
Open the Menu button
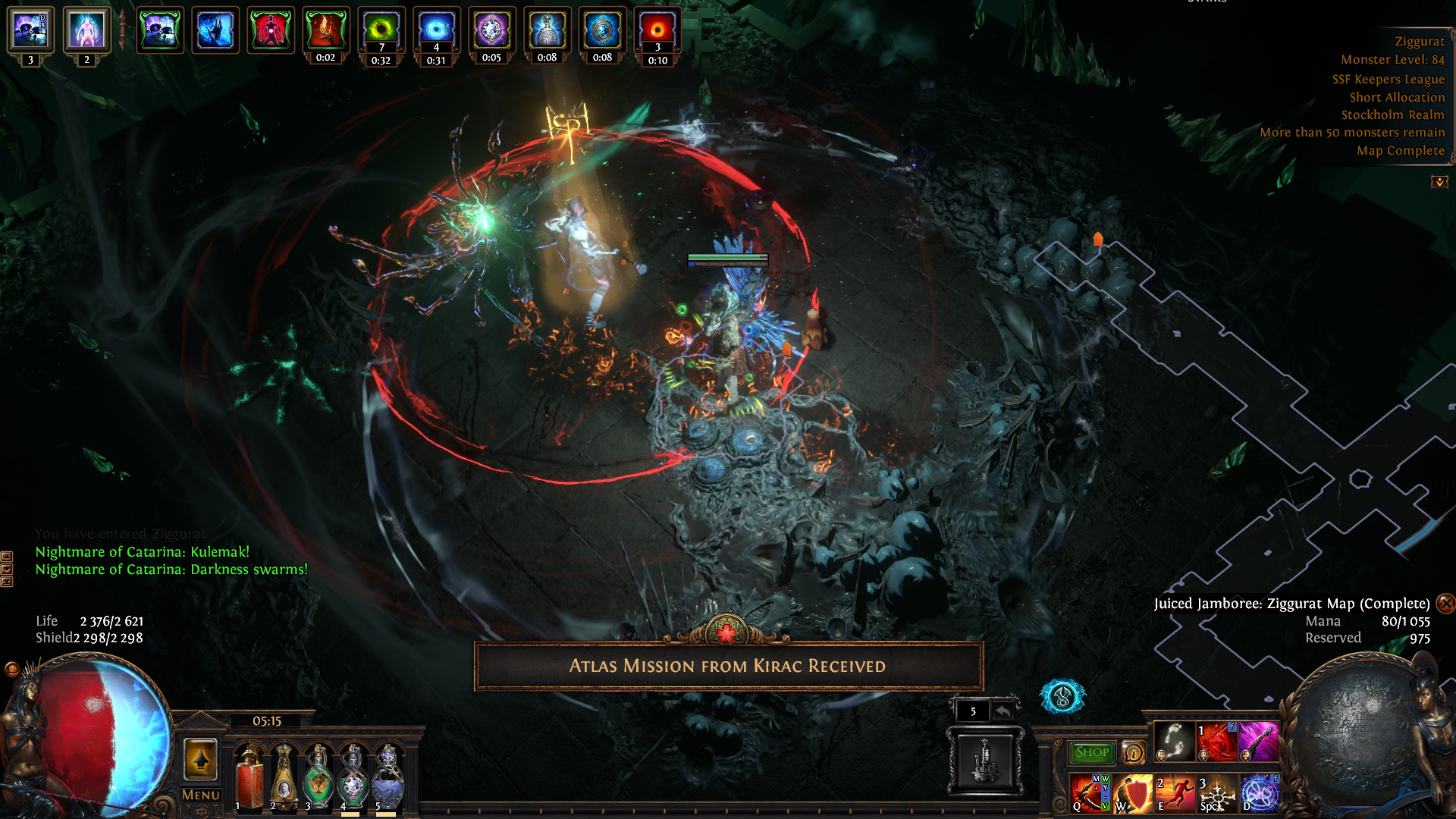tap(201, 795)
